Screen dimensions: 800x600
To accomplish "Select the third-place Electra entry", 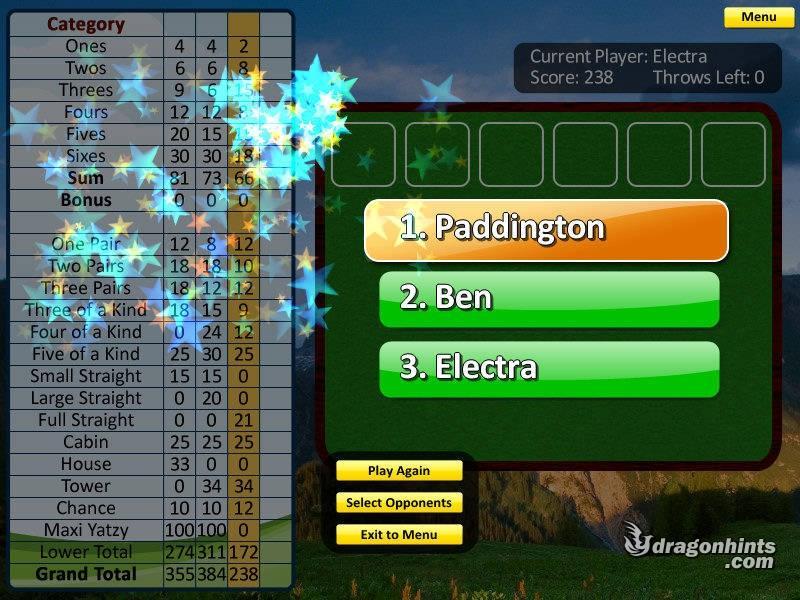I will pos(549,367).
